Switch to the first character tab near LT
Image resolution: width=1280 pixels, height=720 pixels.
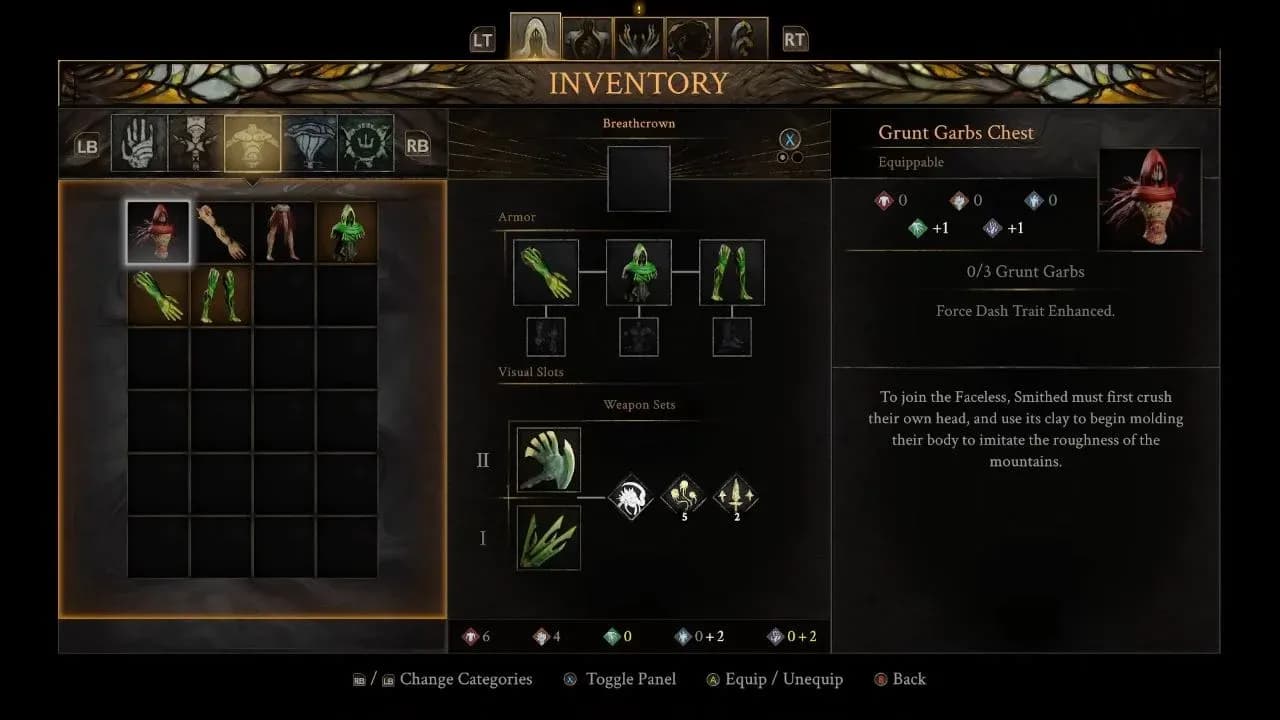[x=533, y=28]
